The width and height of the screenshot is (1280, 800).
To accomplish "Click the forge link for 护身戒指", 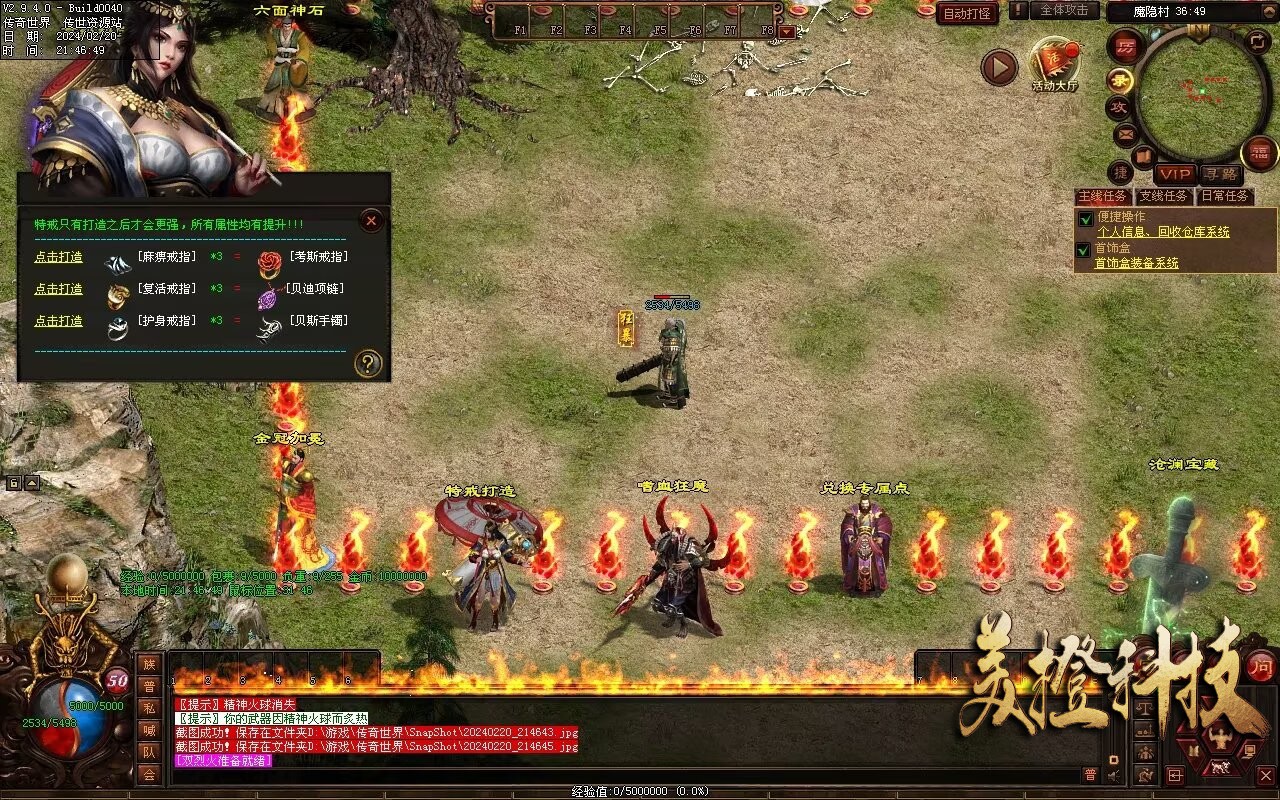I will [59, 321].
